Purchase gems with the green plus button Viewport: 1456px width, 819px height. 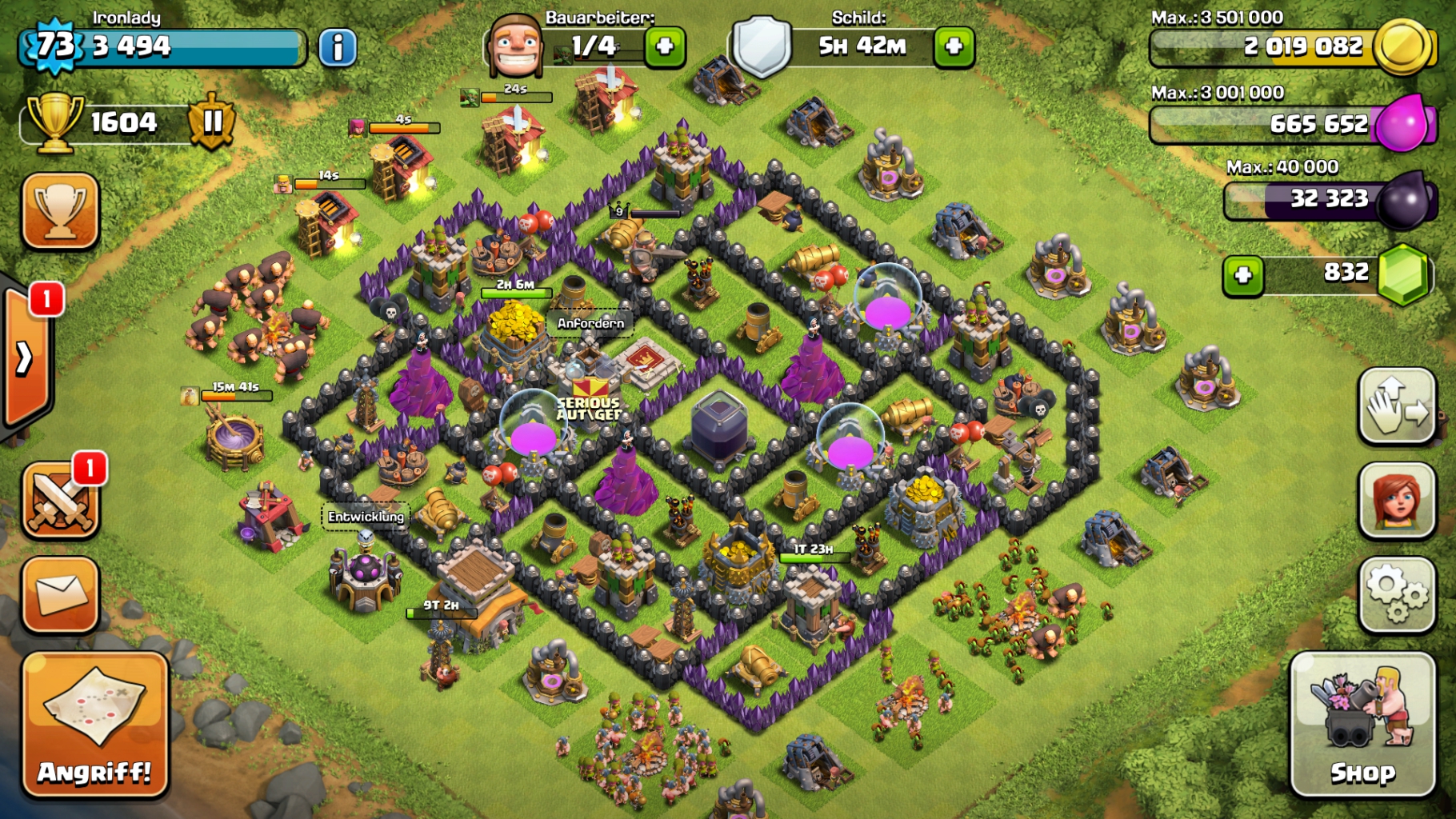tap(1243, 276)
